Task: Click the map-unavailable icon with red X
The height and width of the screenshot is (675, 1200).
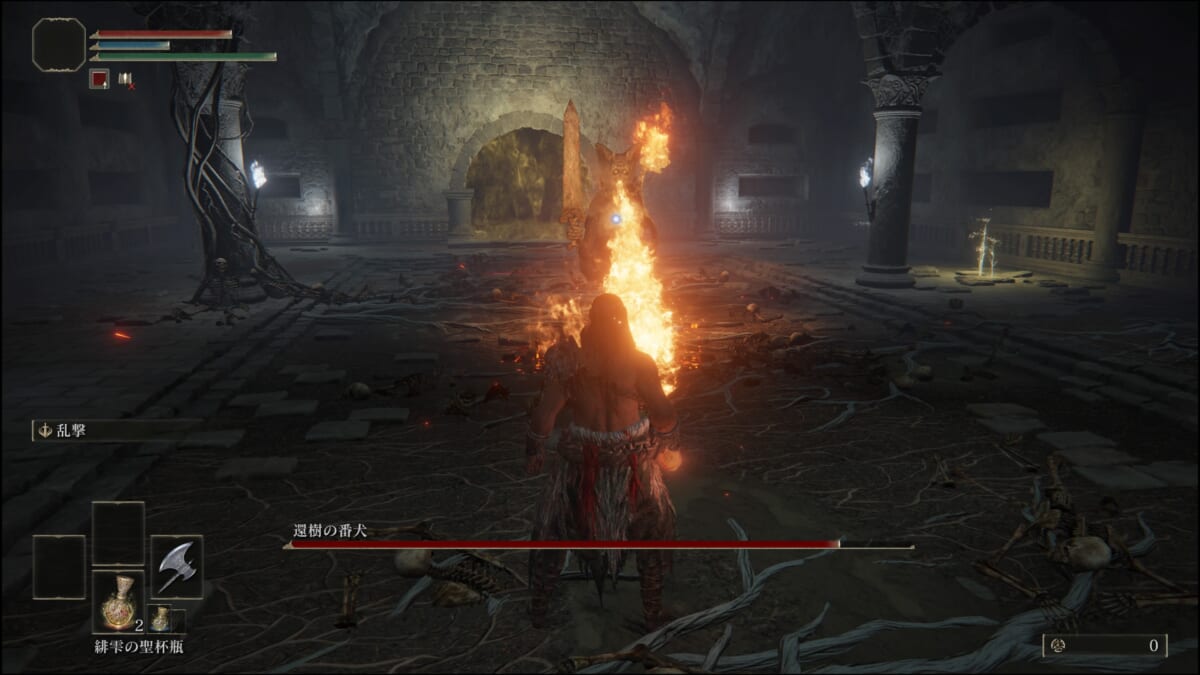Action: [x=126, y=79]
